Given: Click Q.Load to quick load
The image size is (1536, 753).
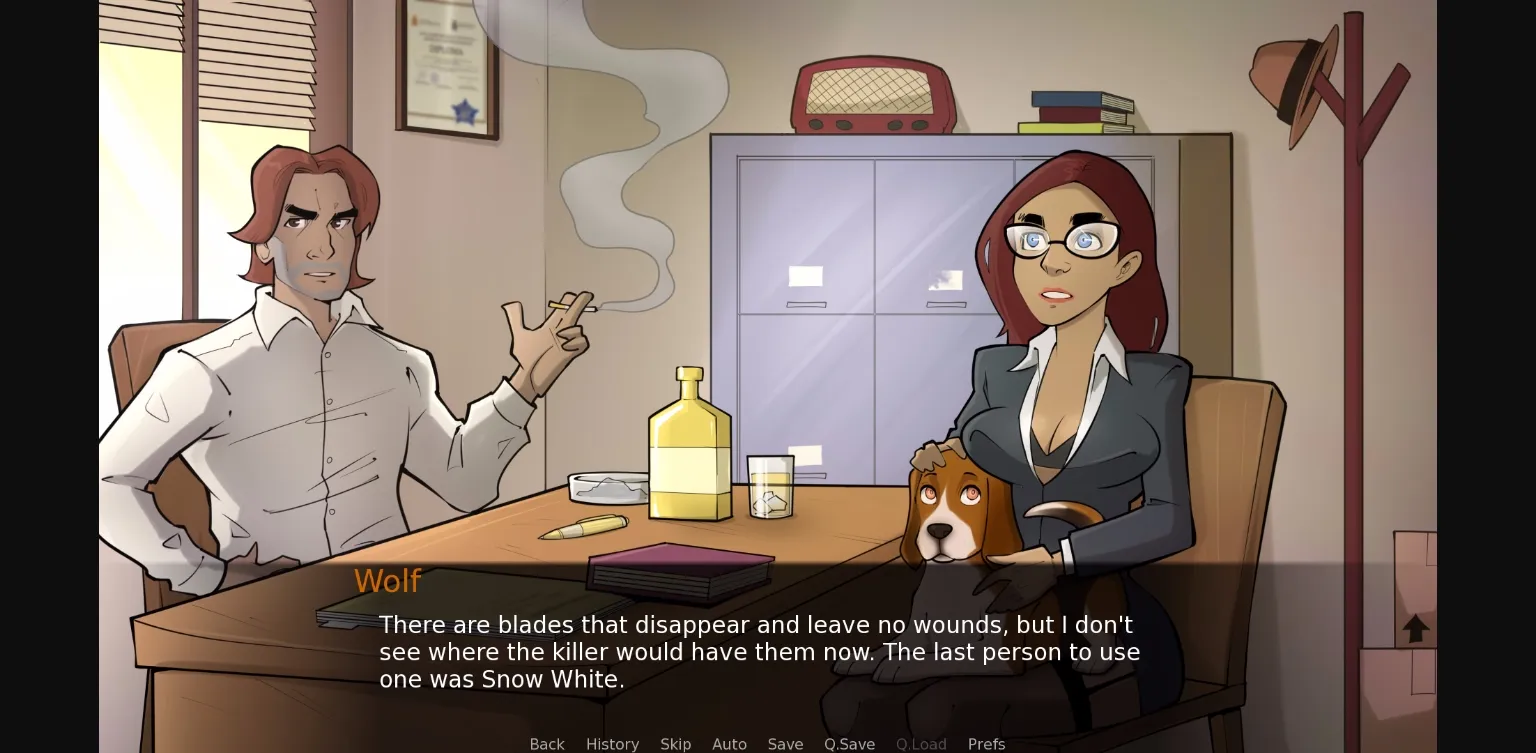Looking at the screenshot, I should pos(921,744).
